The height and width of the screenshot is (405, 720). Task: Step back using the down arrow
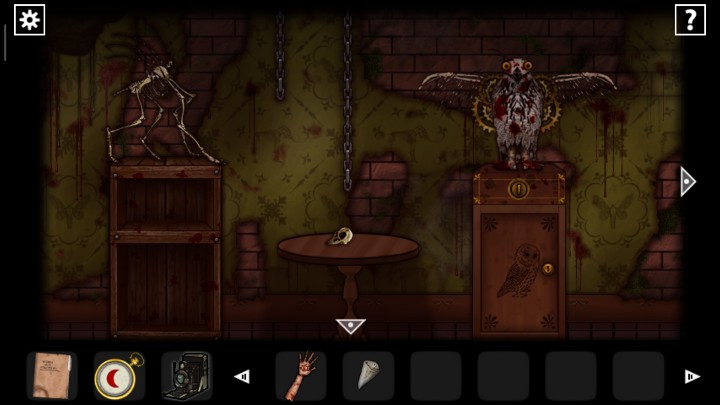pyautogui.click(x=350, y=326)
